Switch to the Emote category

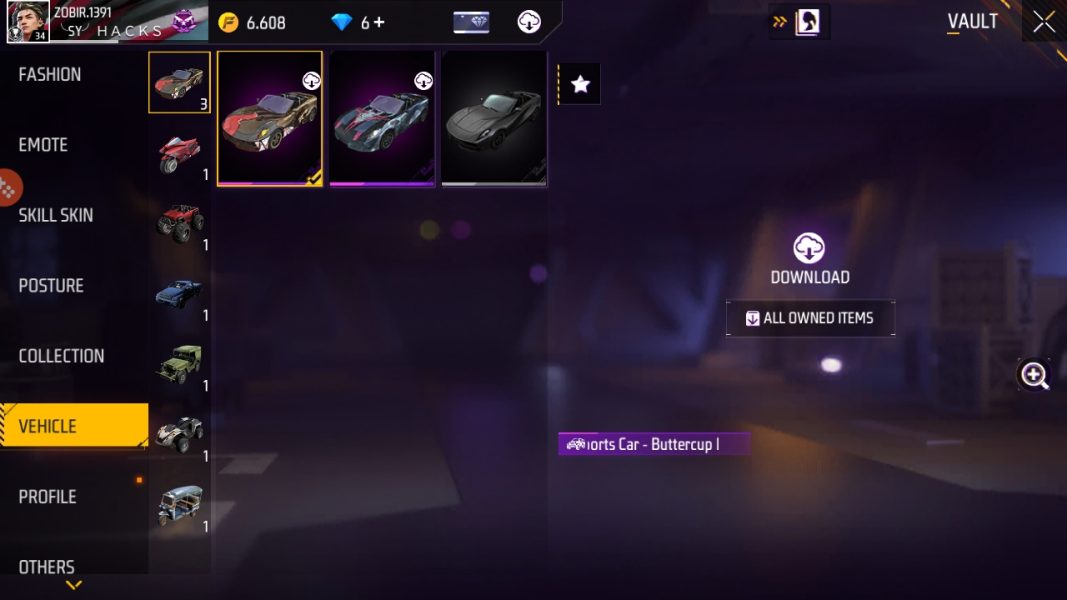pos(43,145)
